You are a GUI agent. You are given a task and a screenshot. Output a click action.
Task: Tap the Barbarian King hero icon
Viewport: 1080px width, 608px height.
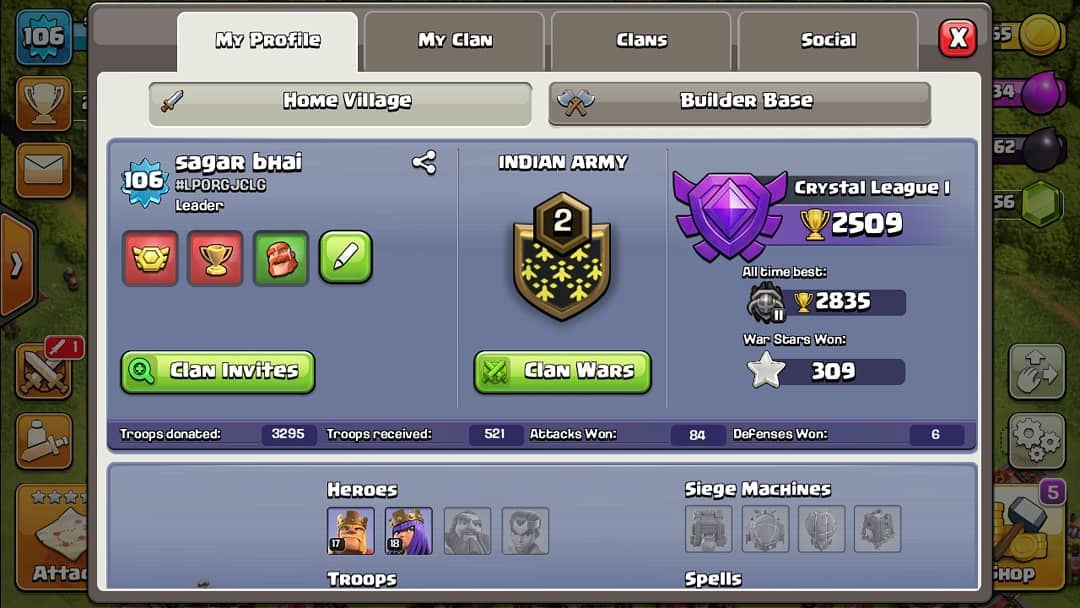351,531
